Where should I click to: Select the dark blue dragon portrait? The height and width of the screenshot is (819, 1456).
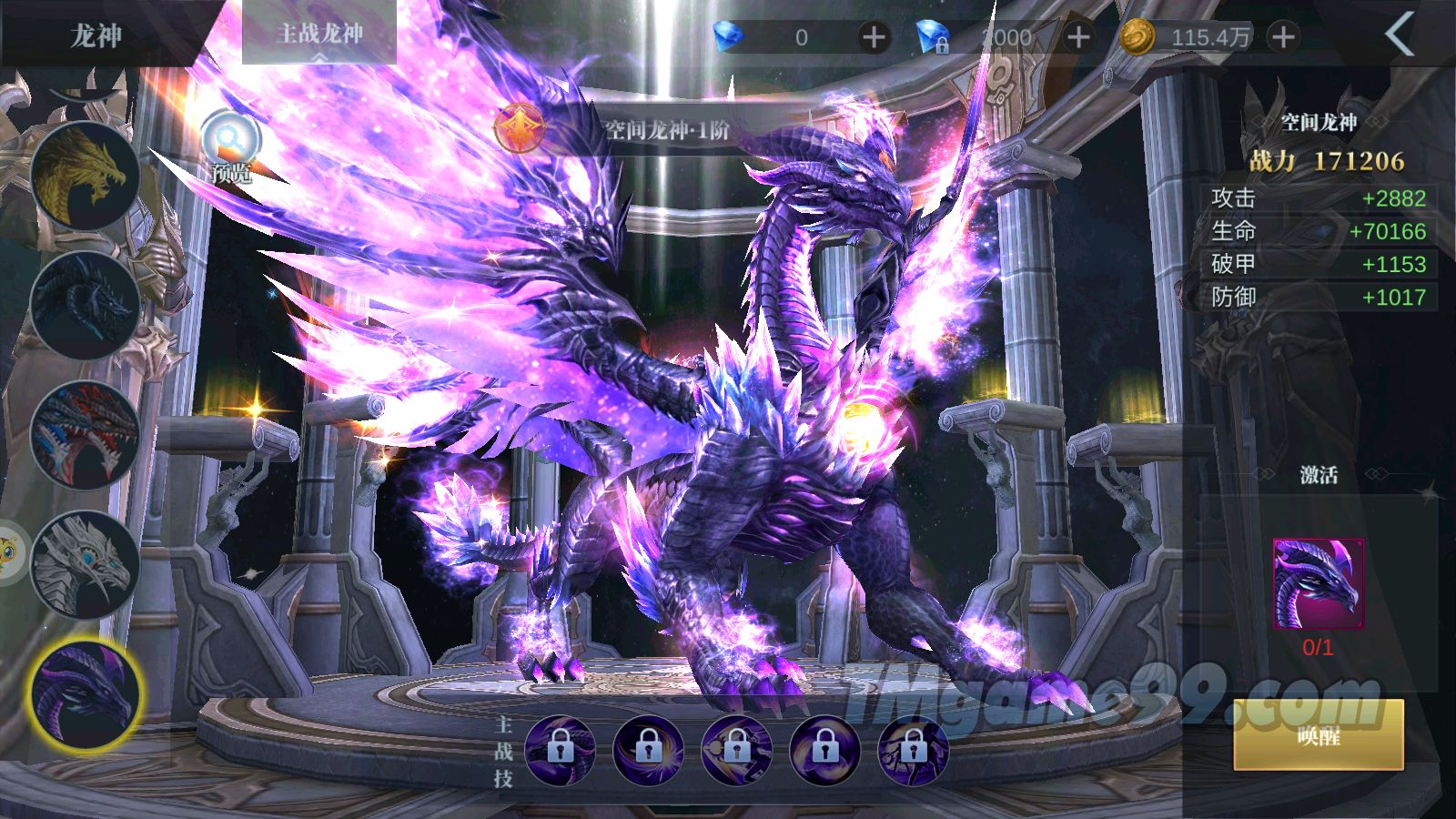(x=85, y=305)
